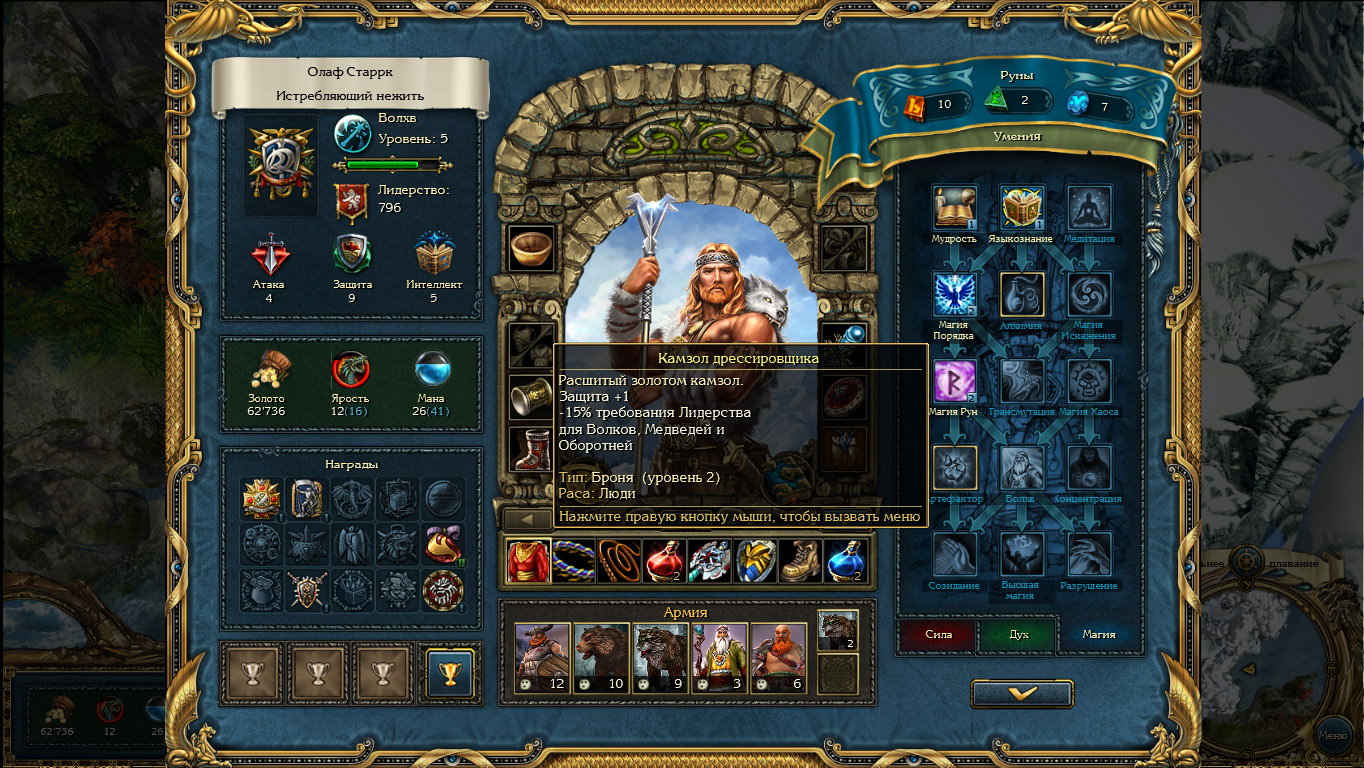This screenshot has height=768, width=1364.
Task: Open the Дух skill tab
Action: point(1018,634)
